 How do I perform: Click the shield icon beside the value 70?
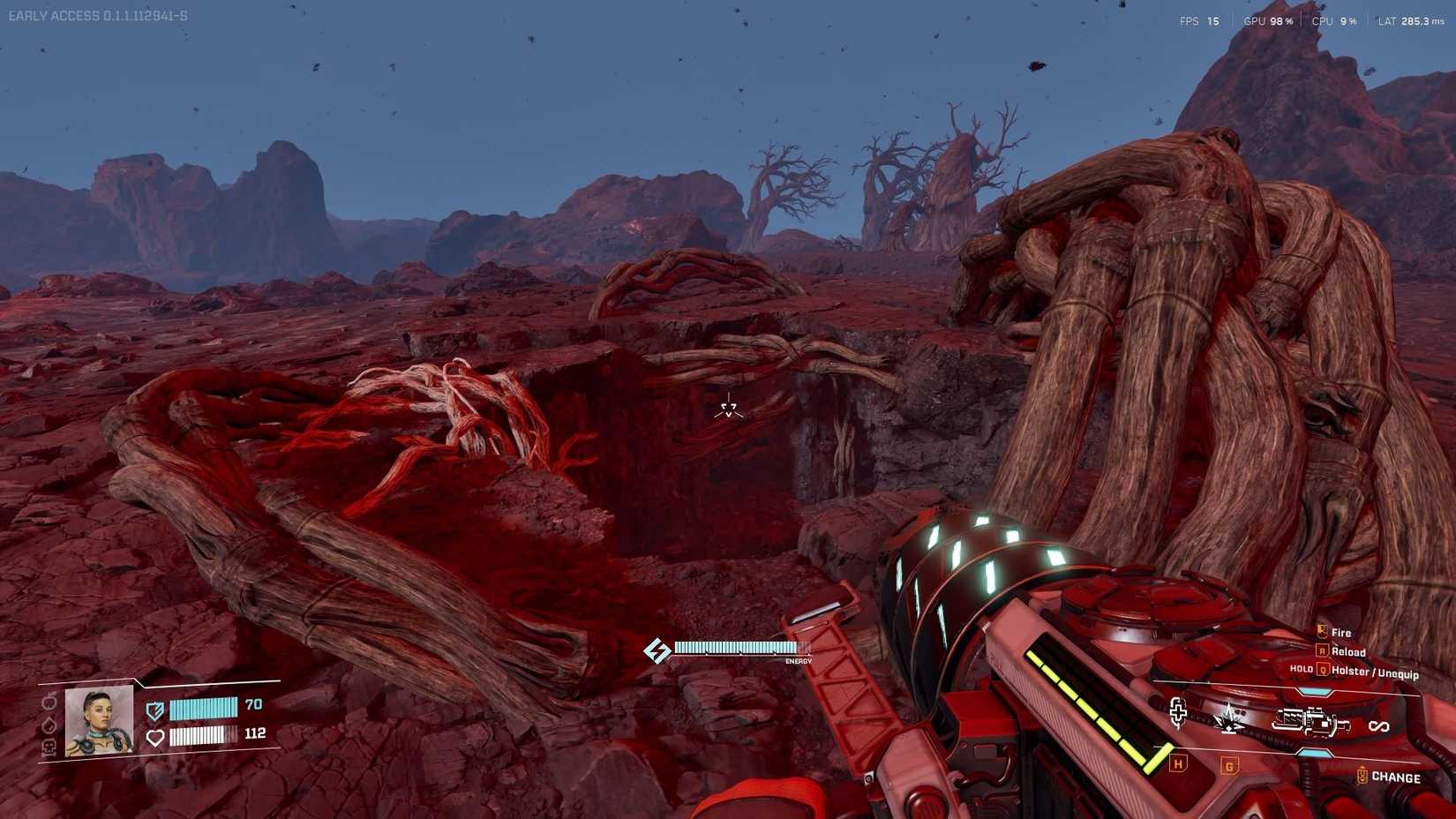tap(154, 709)
